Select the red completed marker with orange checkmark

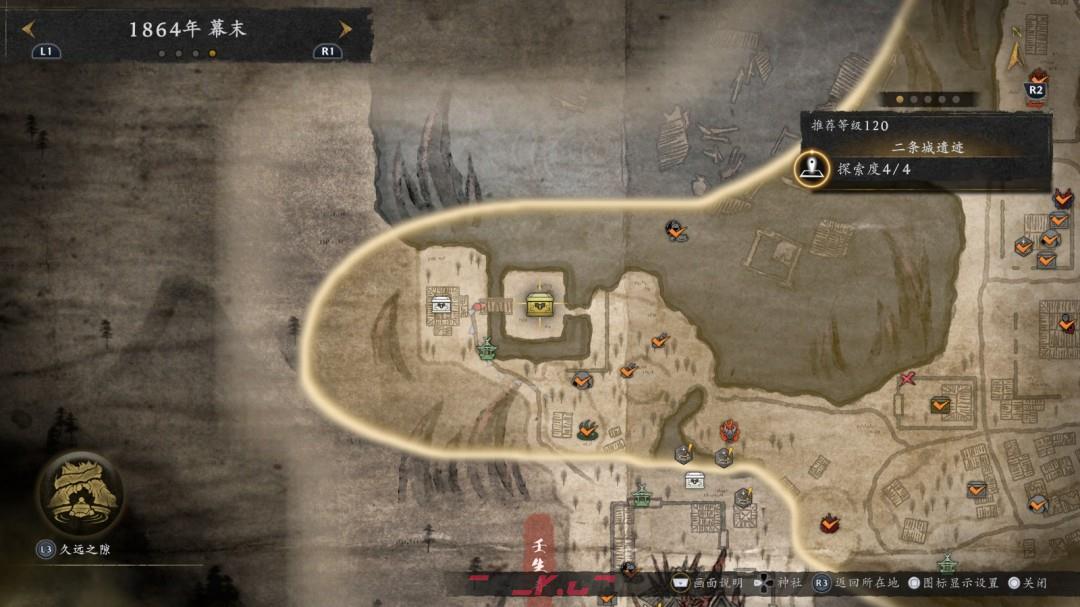point(829,523)
